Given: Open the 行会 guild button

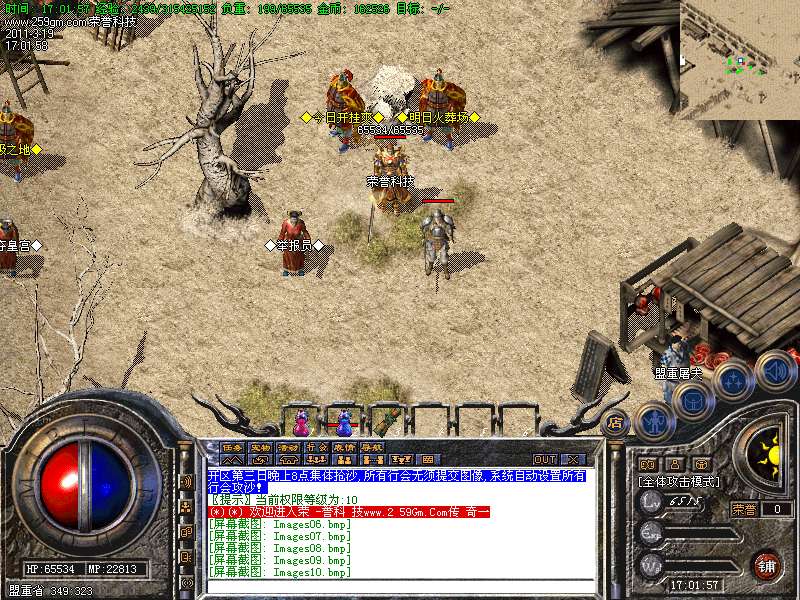Looking at the screenshot, I should [316, 447].
